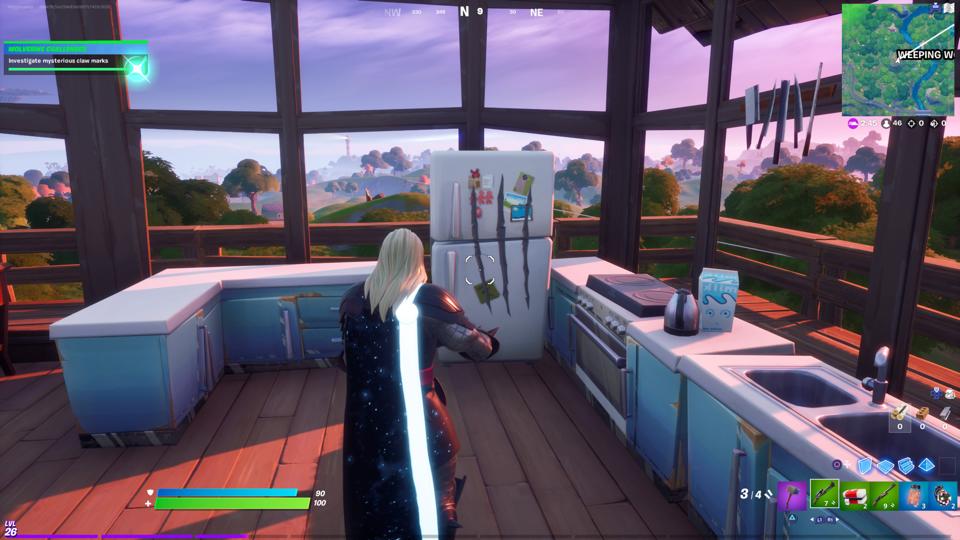Screen dimensions: 960x540
Task: Select the purple harvesting tool slot
Action: pos(793,495)
